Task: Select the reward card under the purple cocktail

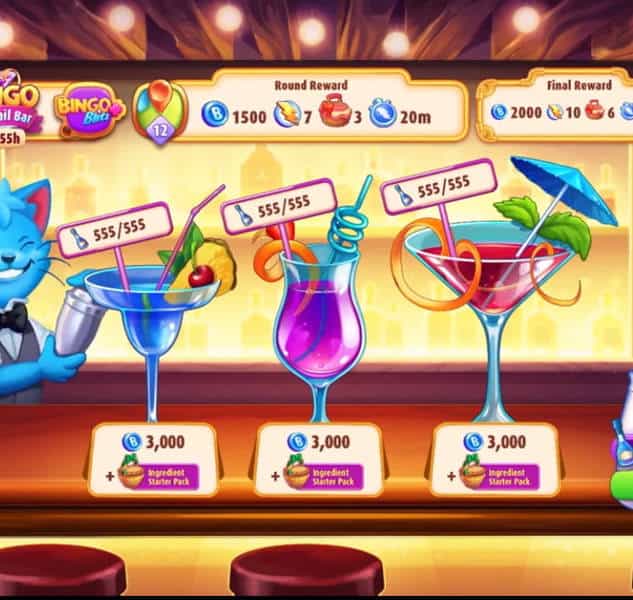Action: (319, 459)
